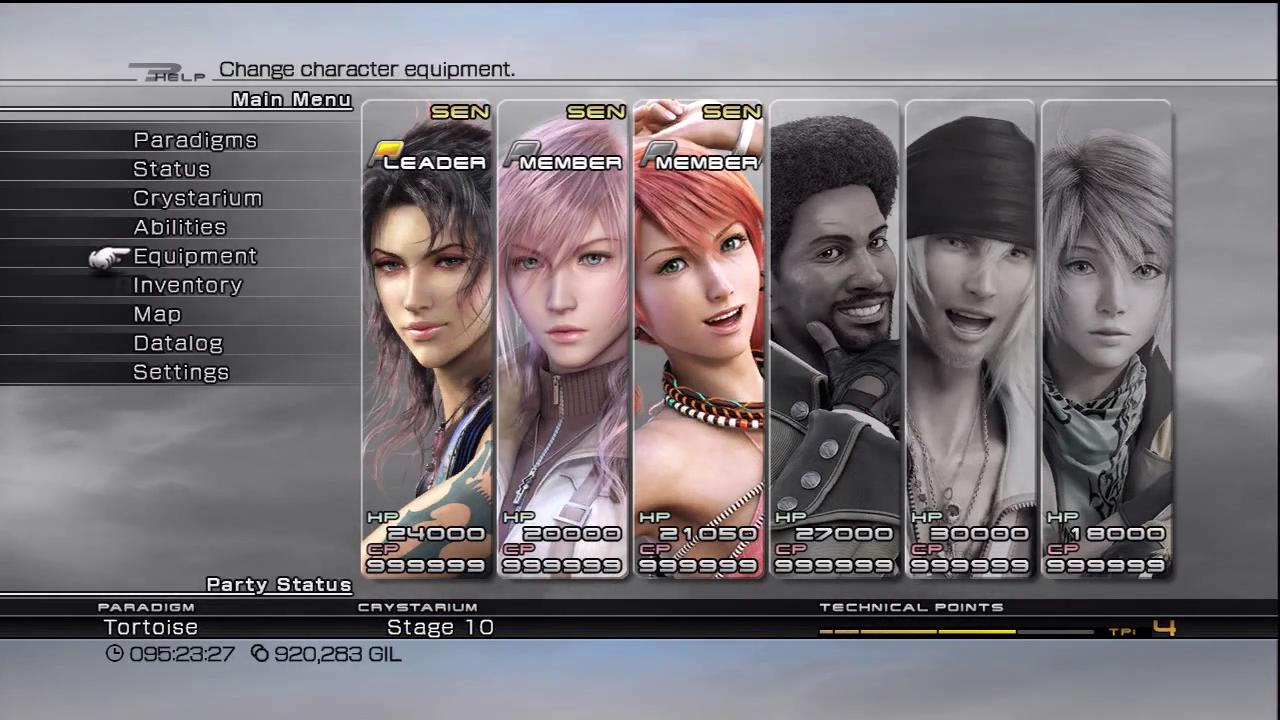Go to the Inventory
1280x720 pixels.
188,285
